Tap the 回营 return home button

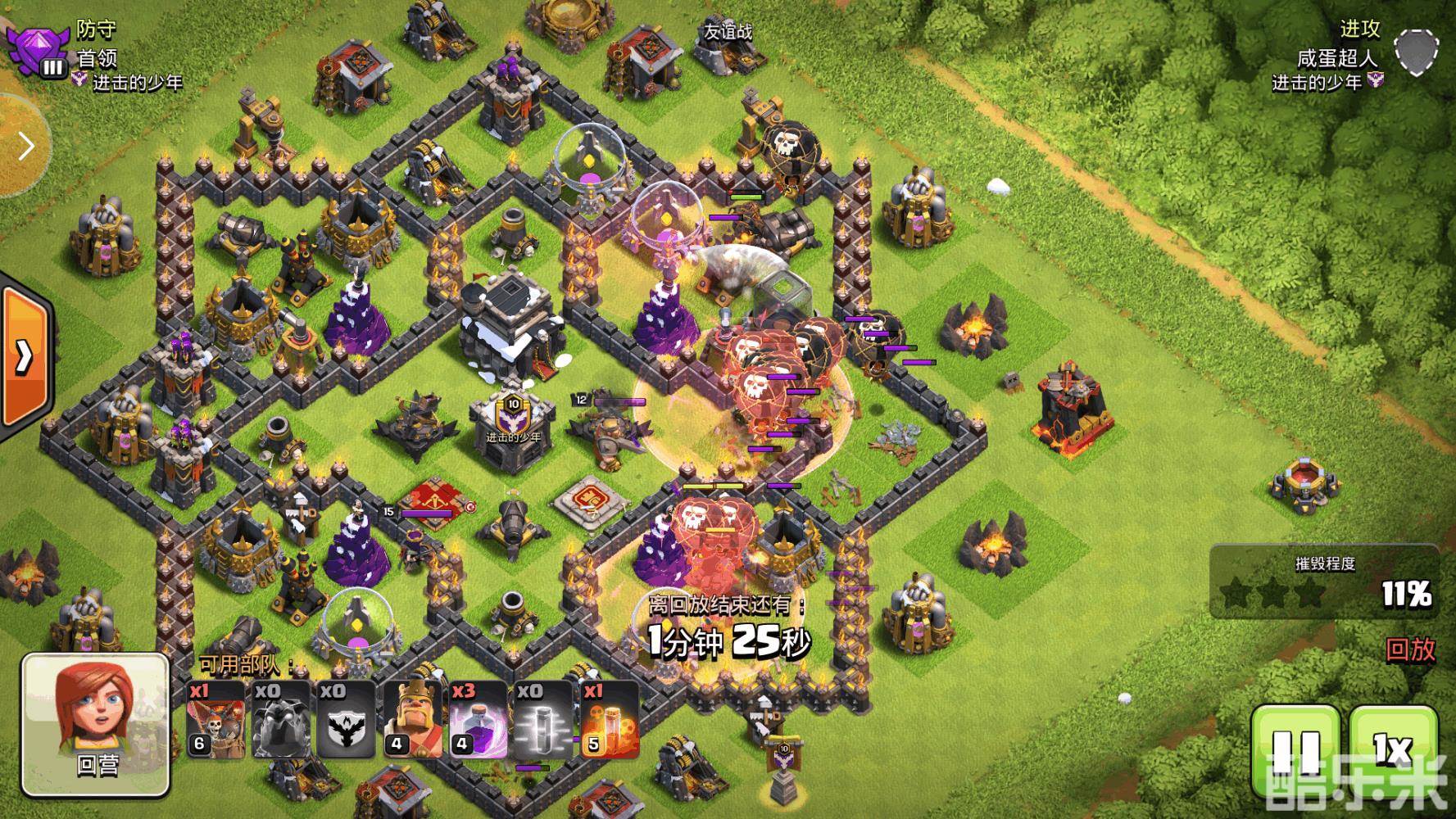click(x=96, y=726)
